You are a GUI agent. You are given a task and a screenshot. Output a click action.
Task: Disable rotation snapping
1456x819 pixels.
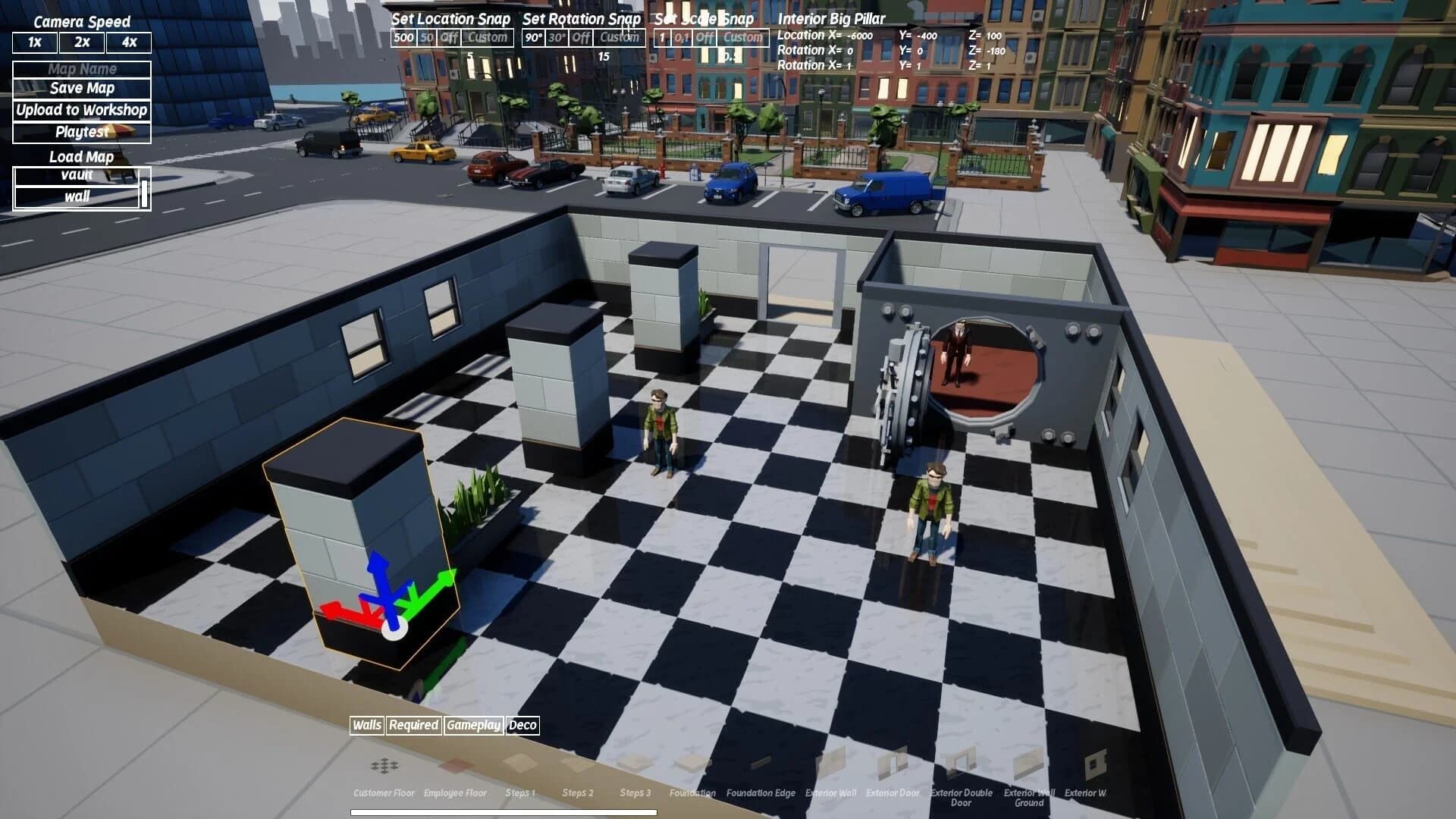(x=581, y=36)
